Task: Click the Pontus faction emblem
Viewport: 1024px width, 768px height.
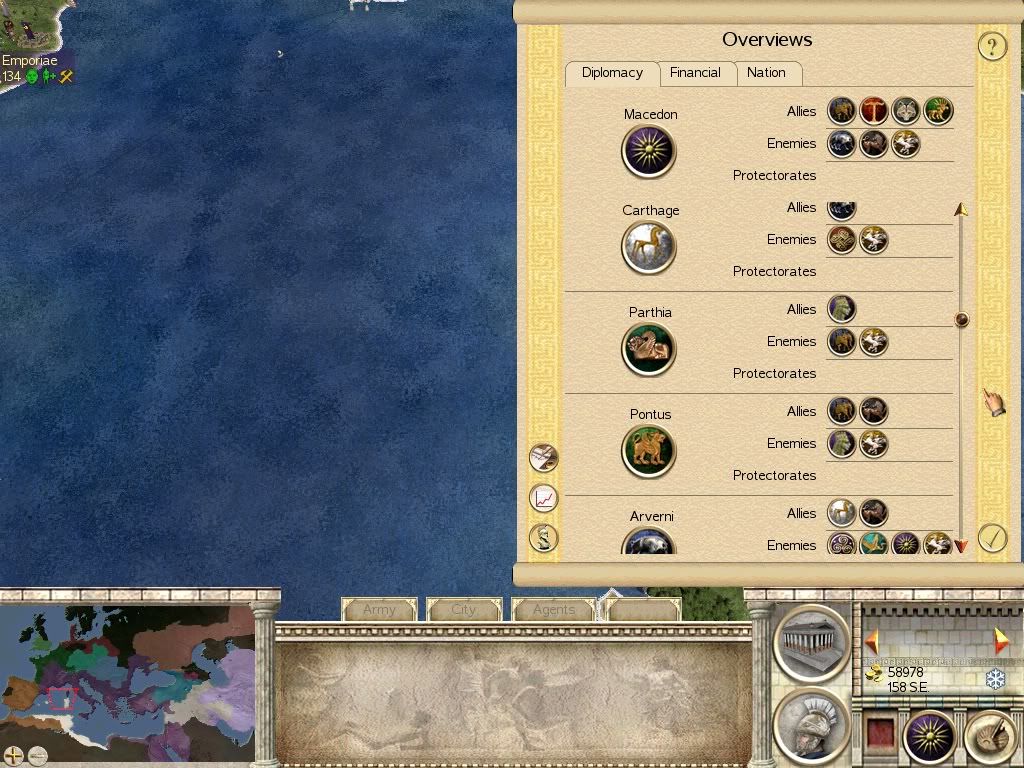Action: 649,451
